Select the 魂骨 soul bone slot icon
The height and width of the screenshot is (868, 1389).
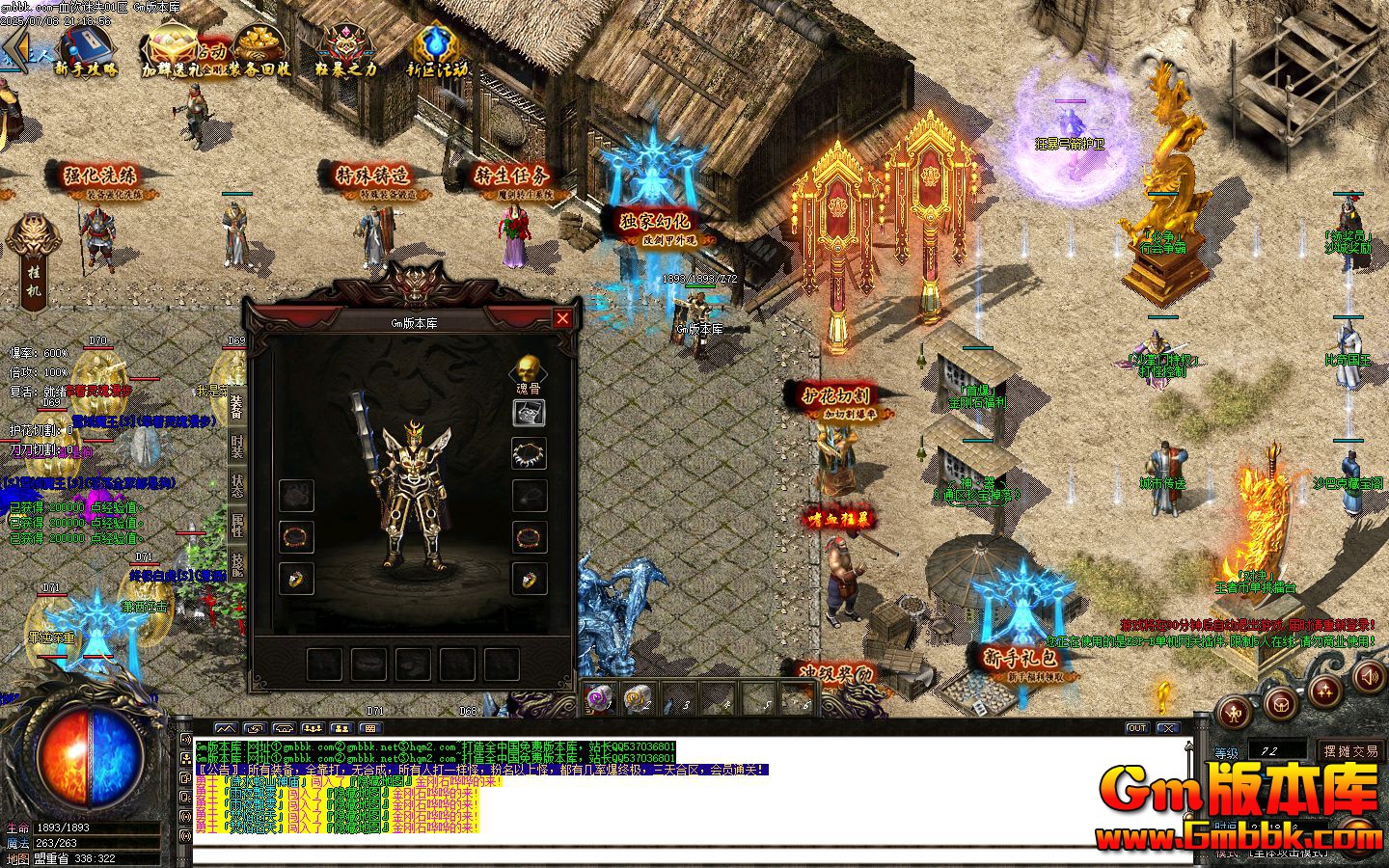pyautogui.click(x=529, y=368)
